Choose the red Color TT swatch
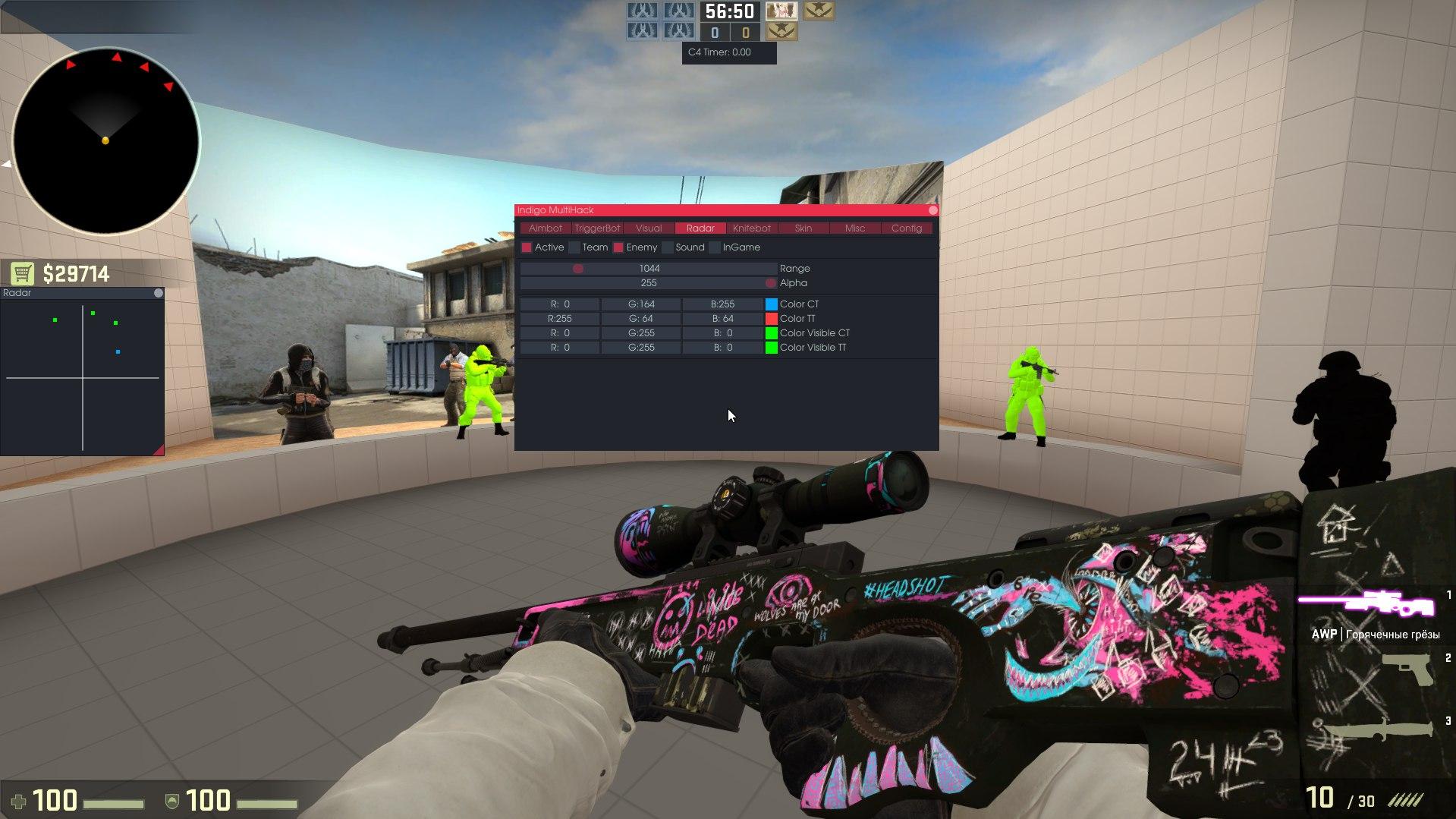 [x=771, y=319]
